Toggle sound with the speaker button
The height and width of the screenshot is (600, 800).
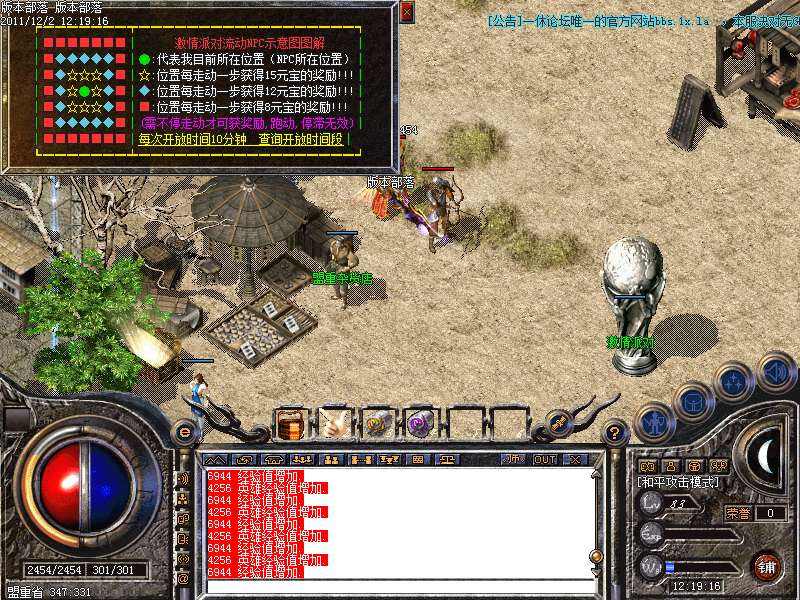774,371
